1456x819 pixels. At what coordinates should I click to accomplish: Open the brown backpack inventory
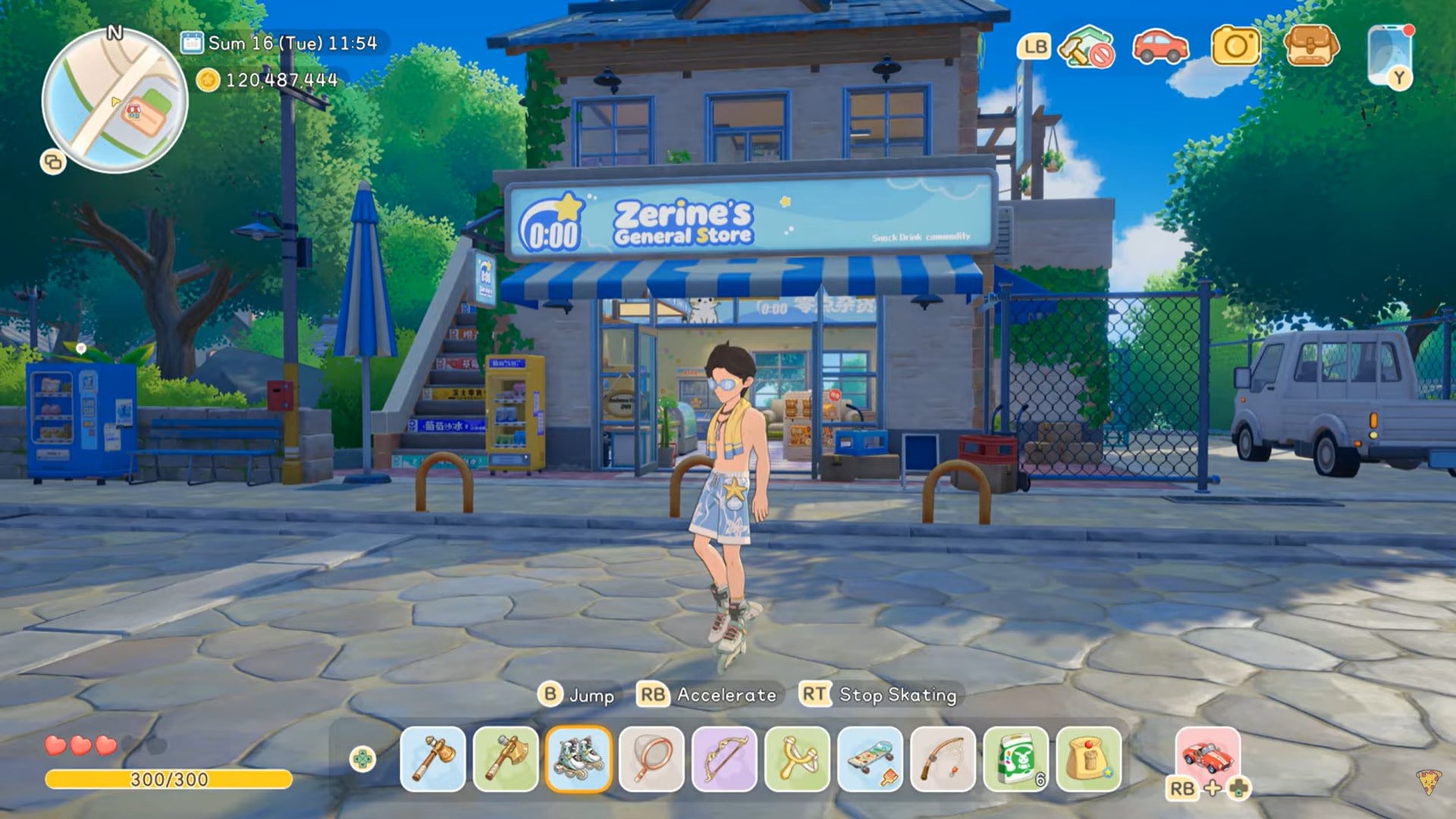[1311, 47]
